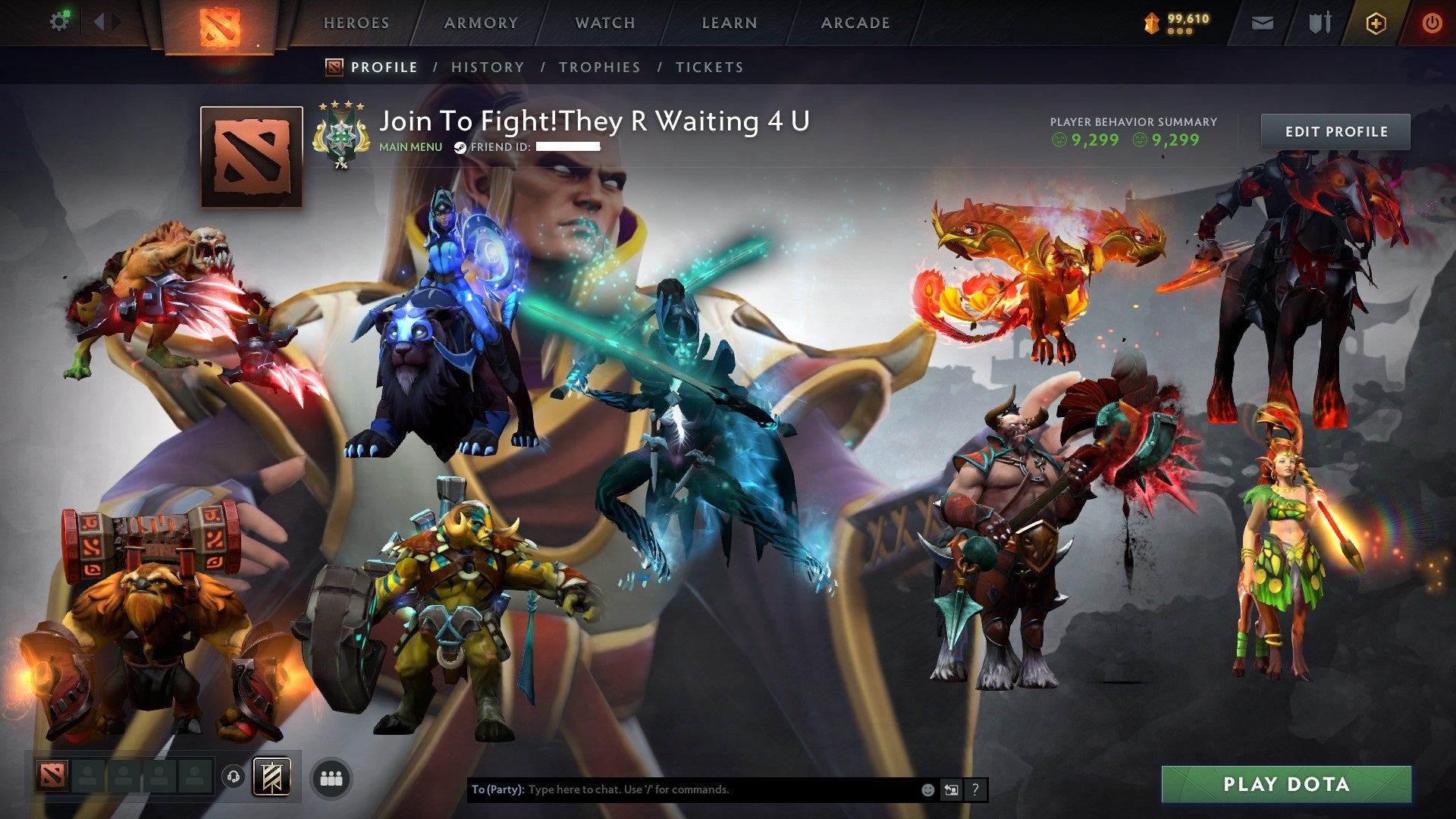The height and width of the screenshot is (819, 1456).
Task: Open EDIT PROFILE
Action: (x=1335, y=130)
